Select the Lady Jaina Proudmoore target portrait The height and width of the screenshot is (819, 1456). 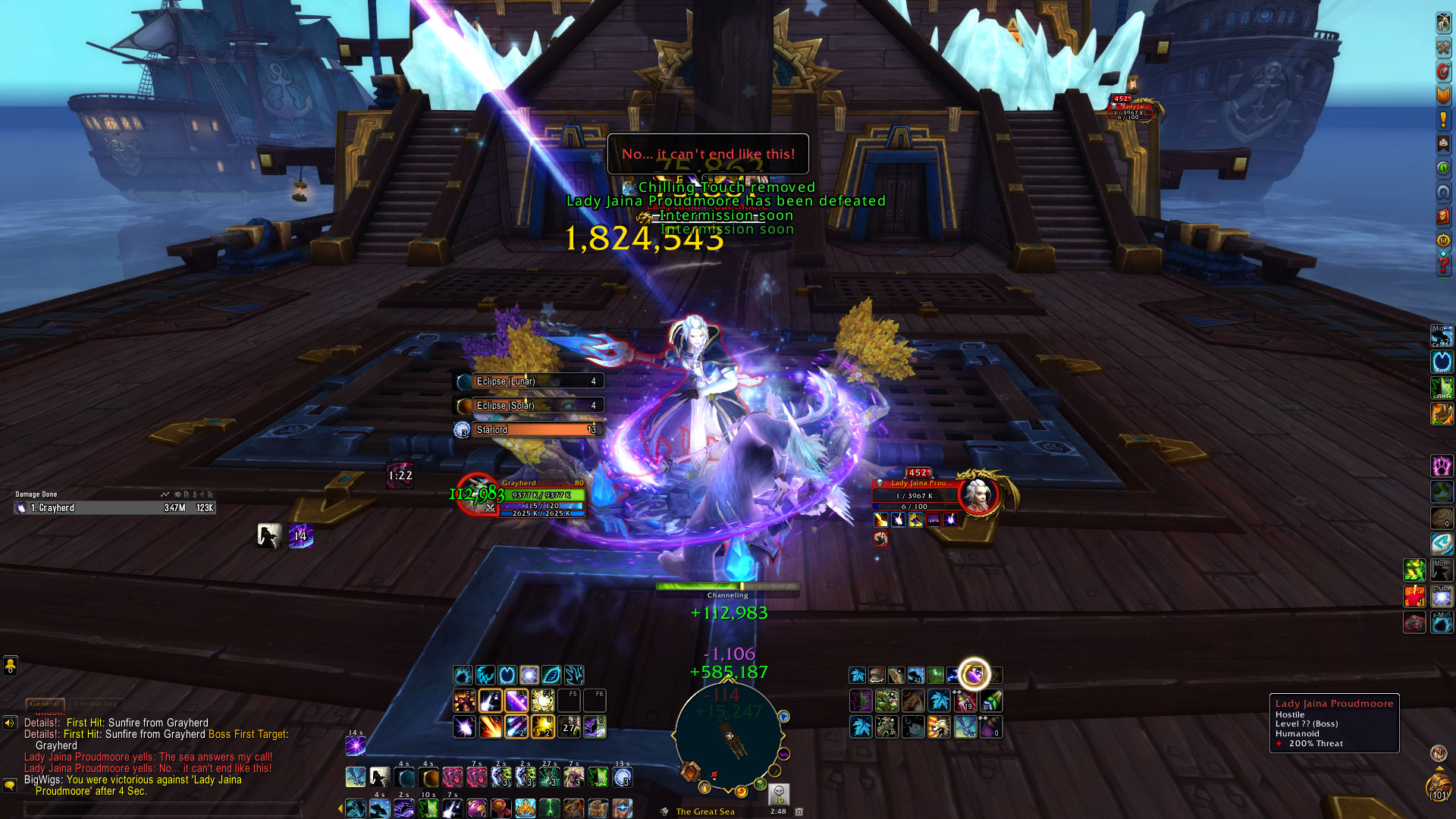[x=978, y=494]
